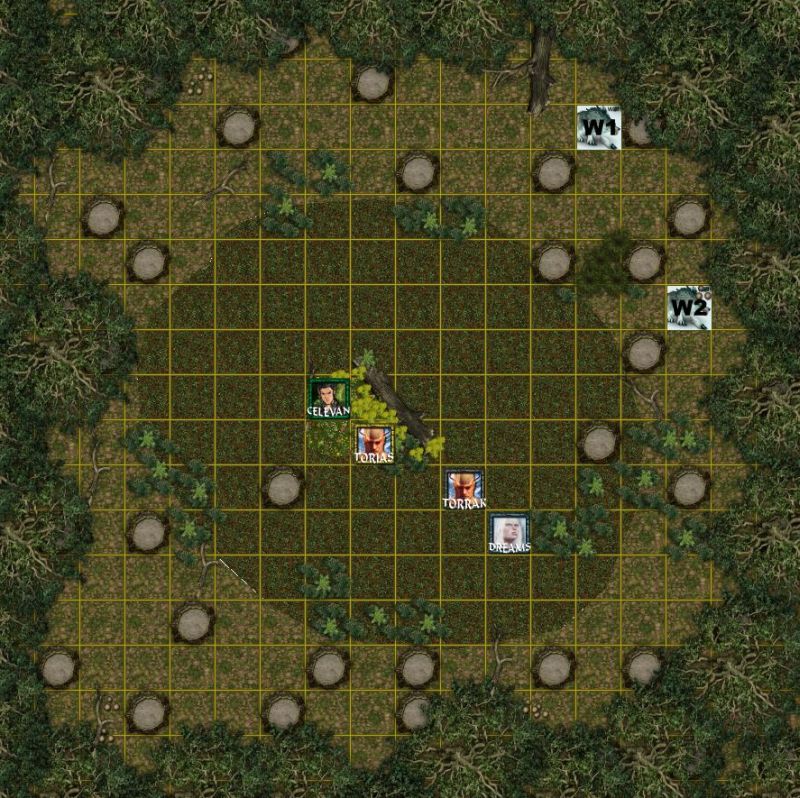Pick the W2 wolf token

(688, 307)
